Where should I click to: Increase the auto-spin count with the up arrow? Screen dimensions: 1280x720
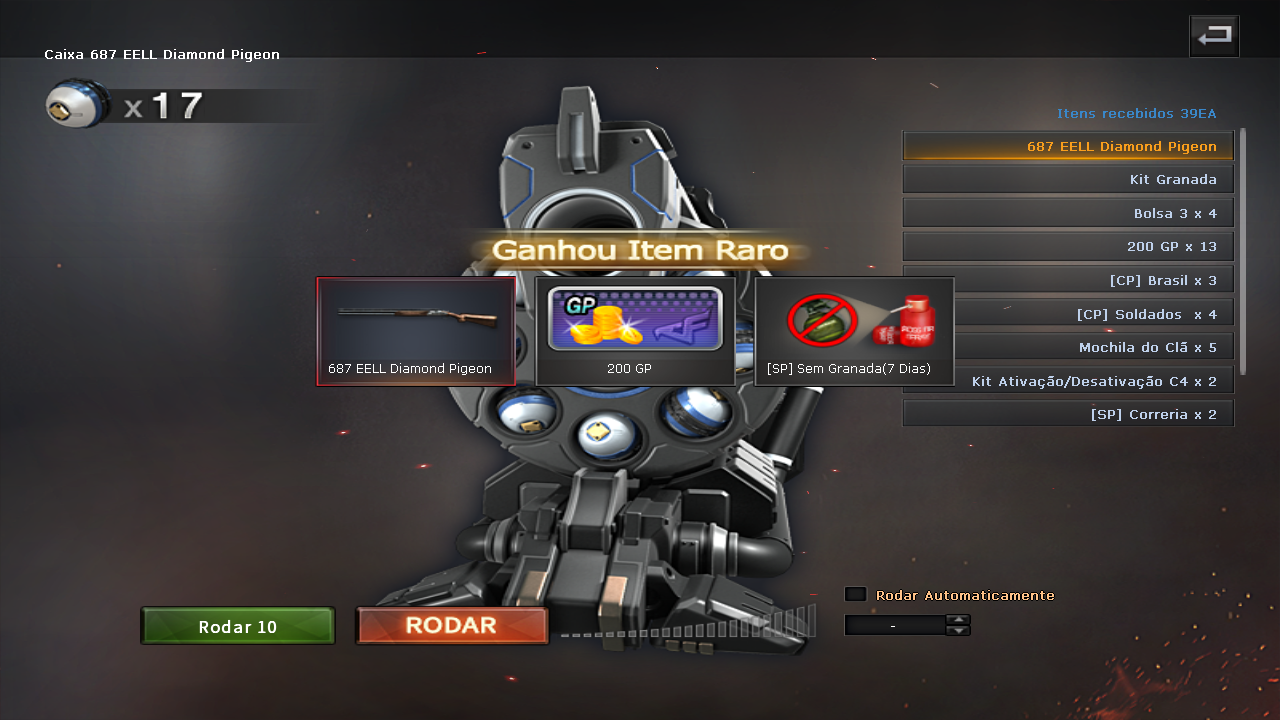pyautogui.click(x=958, y=620)
